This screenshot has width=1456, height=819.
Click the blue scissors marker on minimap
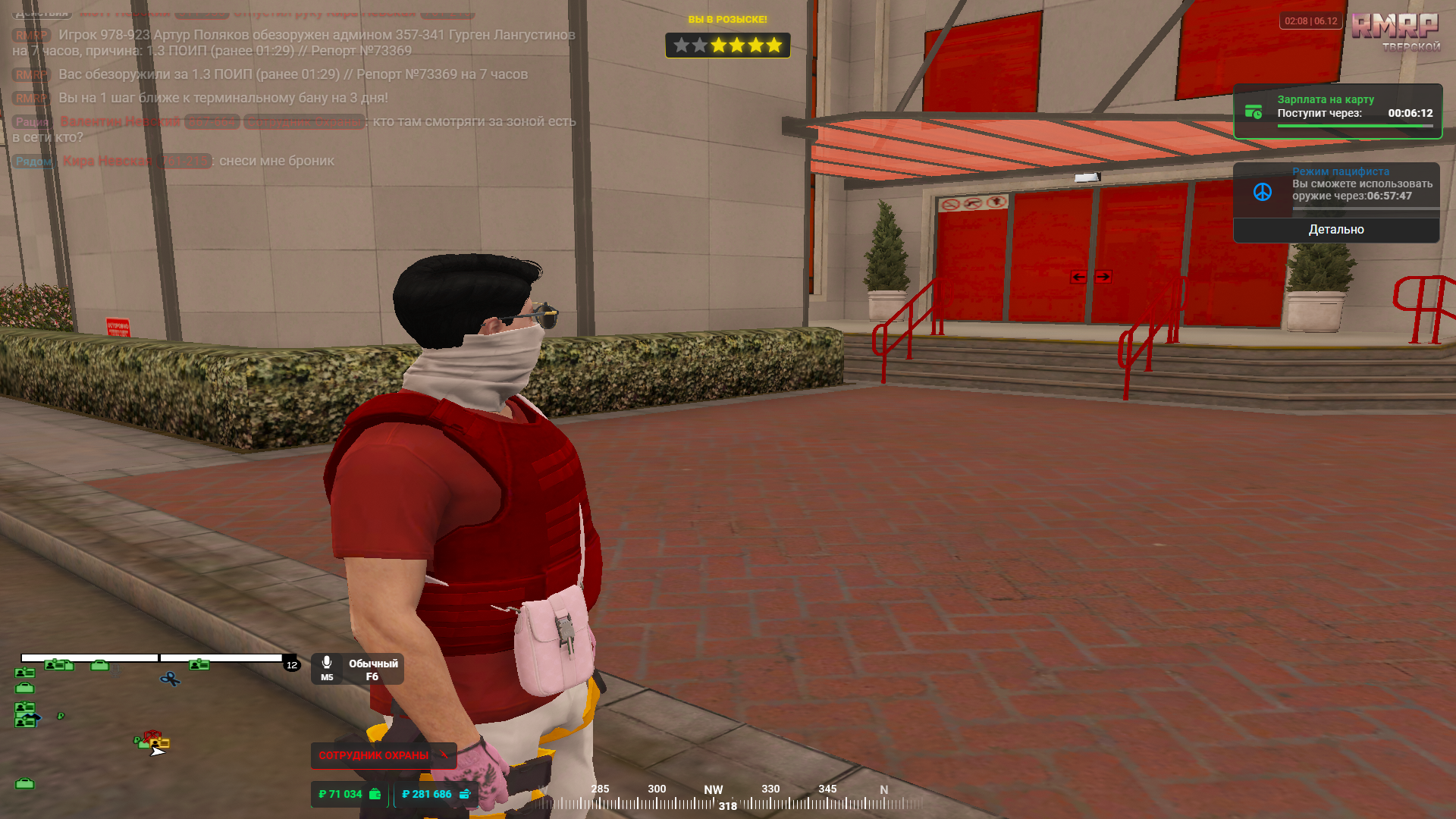170,679
